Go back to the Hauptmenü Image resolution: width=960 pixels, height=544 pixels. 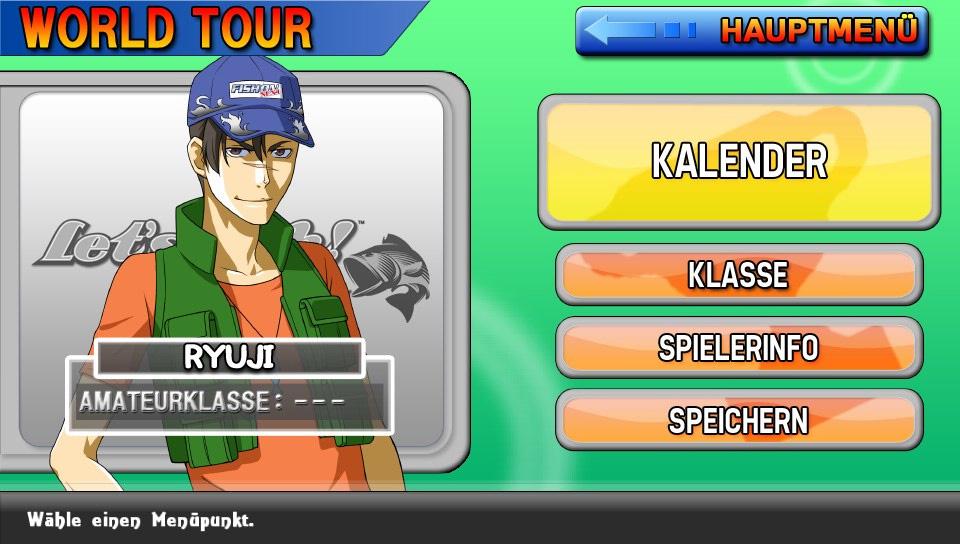[752, 31]
